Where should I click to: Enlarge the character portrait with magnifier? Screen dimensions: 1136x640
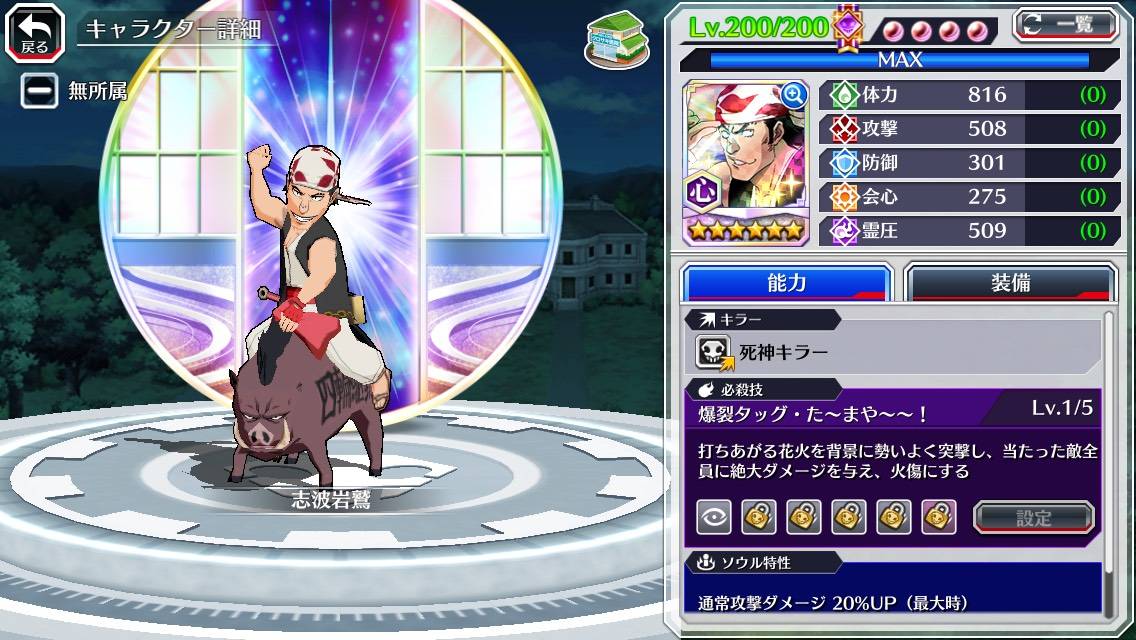[795, 94]
